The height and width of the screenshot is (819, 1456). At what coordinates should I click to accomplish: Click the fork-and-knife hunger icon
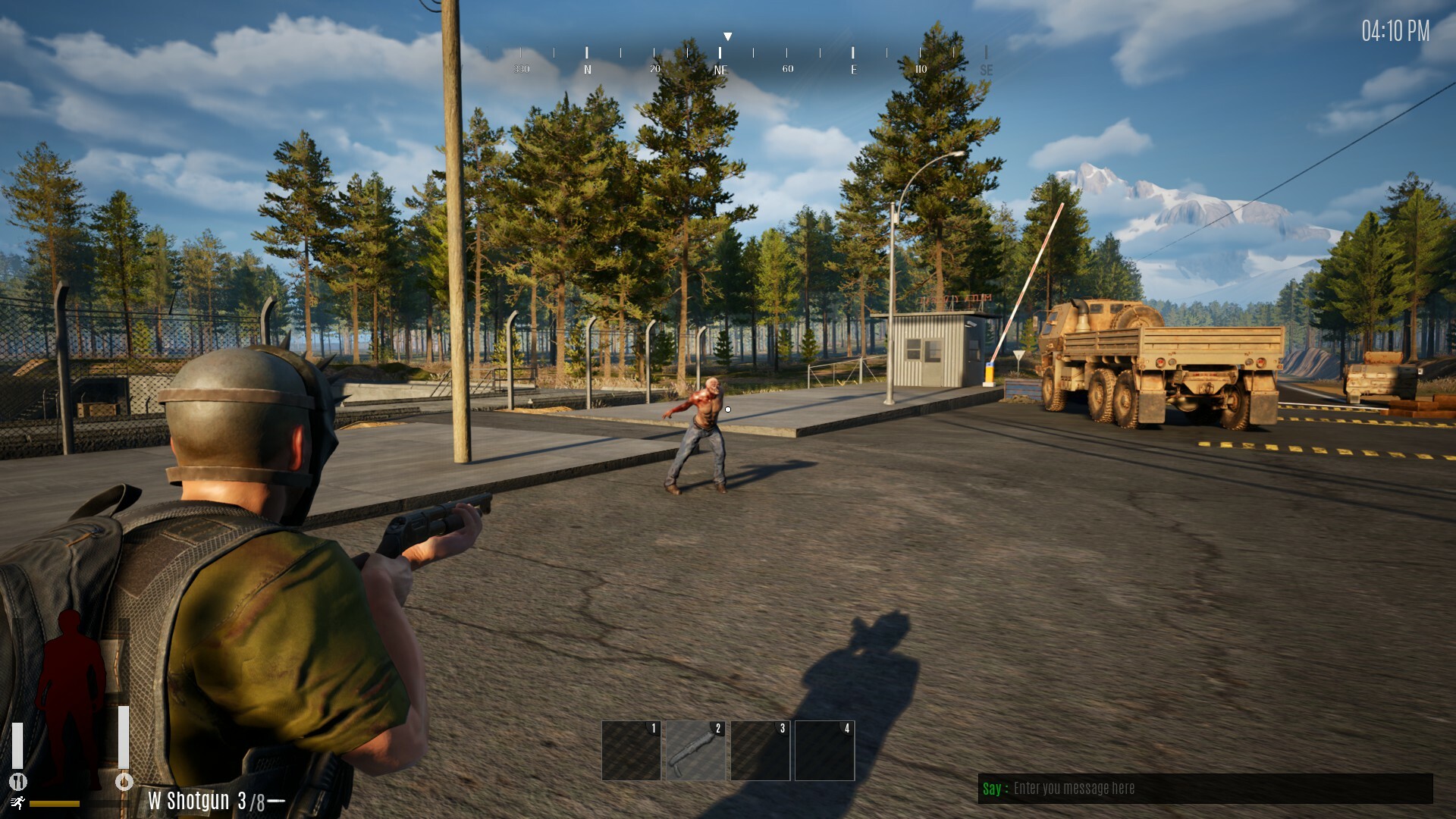(x=18, y=781)
